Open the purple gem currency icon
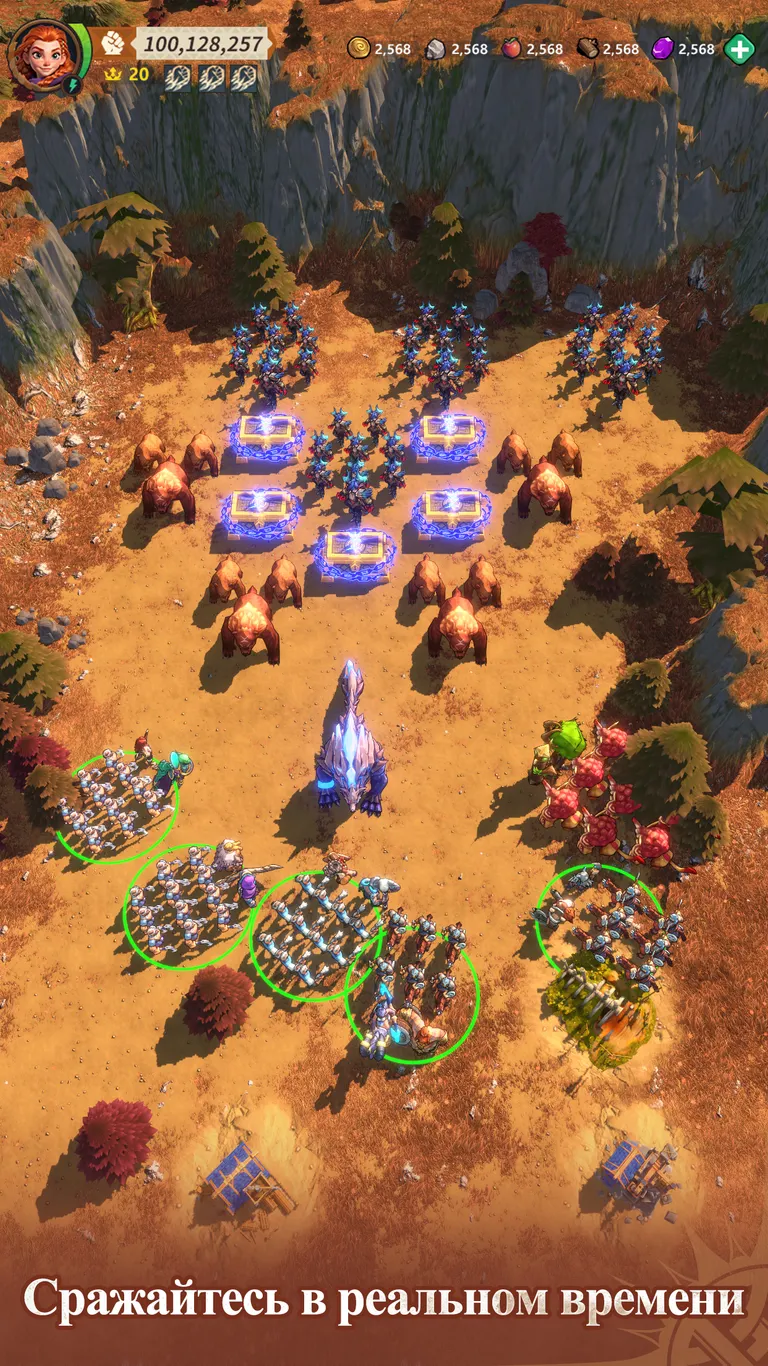768x1366 pixels. coord(663,48)
